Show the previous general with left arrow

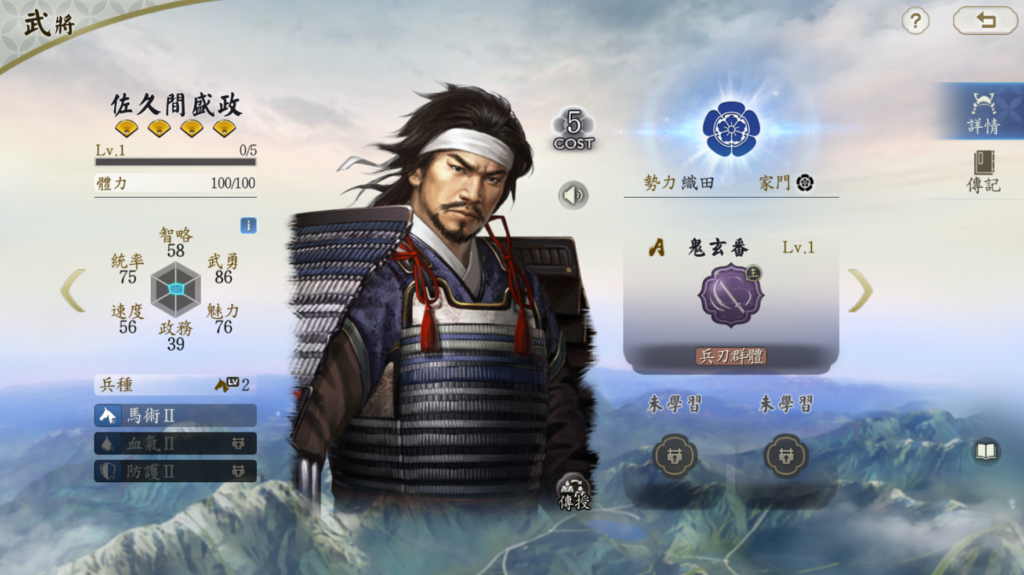72,290
